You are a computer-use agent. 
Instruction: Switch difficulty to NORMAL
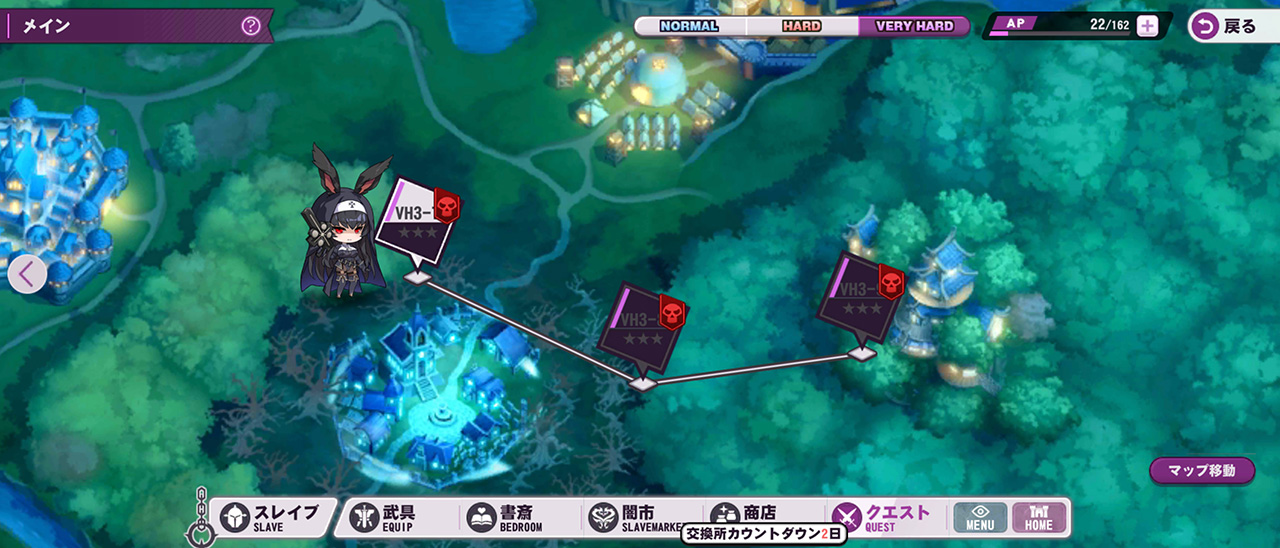(x=689, y=26)
